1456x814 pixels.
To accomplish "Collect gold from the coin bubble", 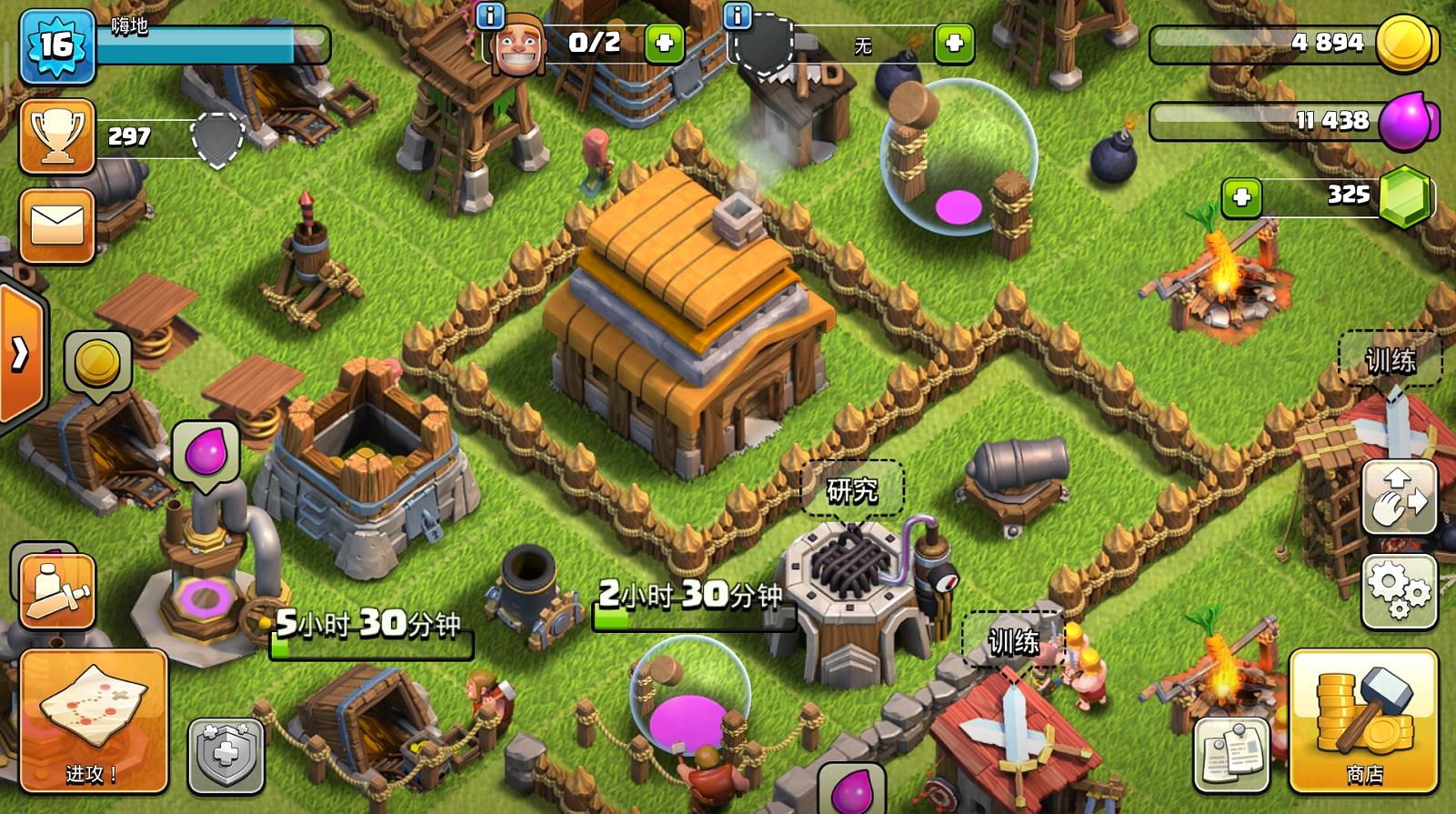I will 97,362.
